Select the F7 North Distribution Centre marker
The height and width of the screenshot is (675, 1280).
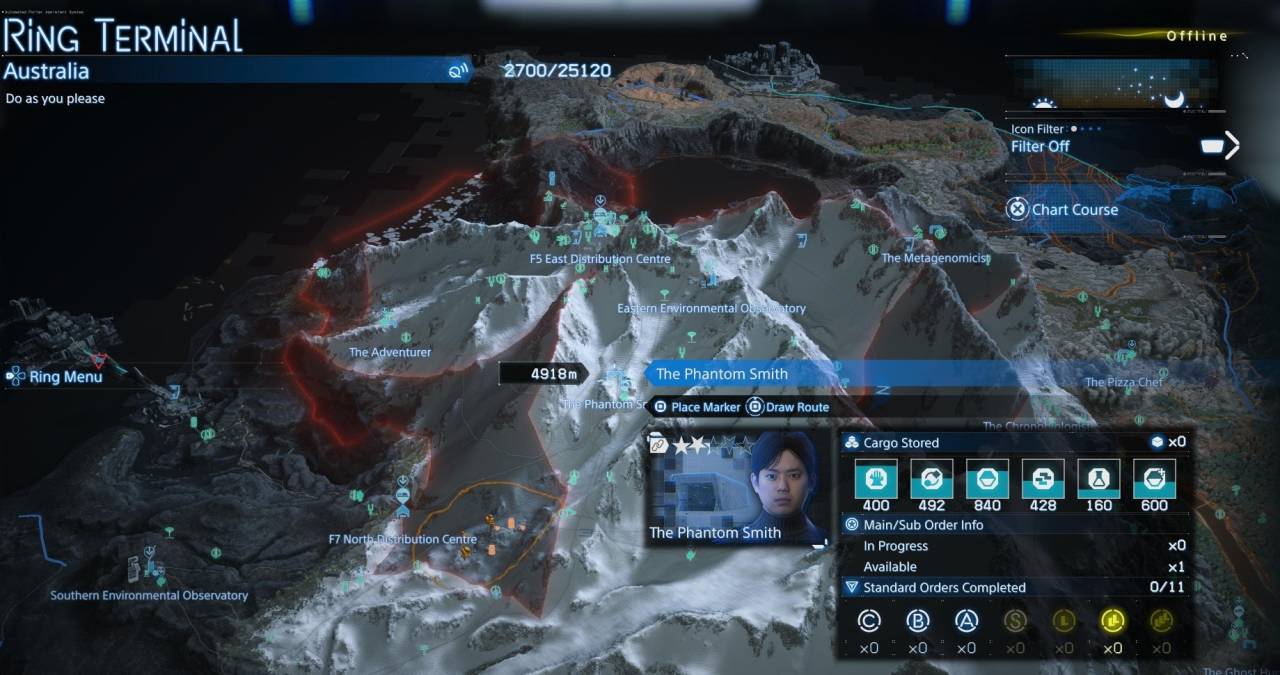coord(402,539)
